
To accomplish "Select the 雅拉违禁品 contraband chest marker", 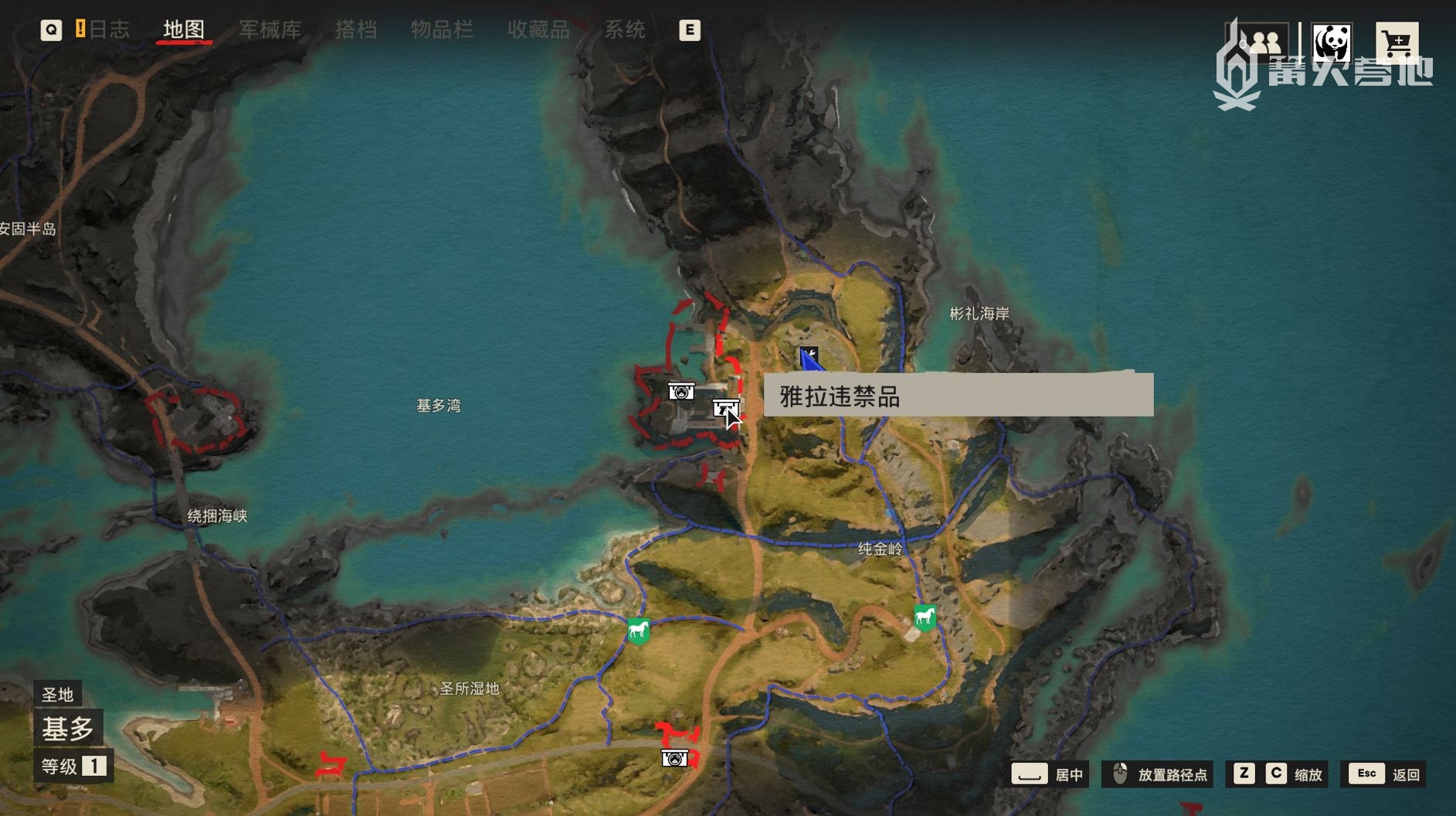I will coord(725,407).
